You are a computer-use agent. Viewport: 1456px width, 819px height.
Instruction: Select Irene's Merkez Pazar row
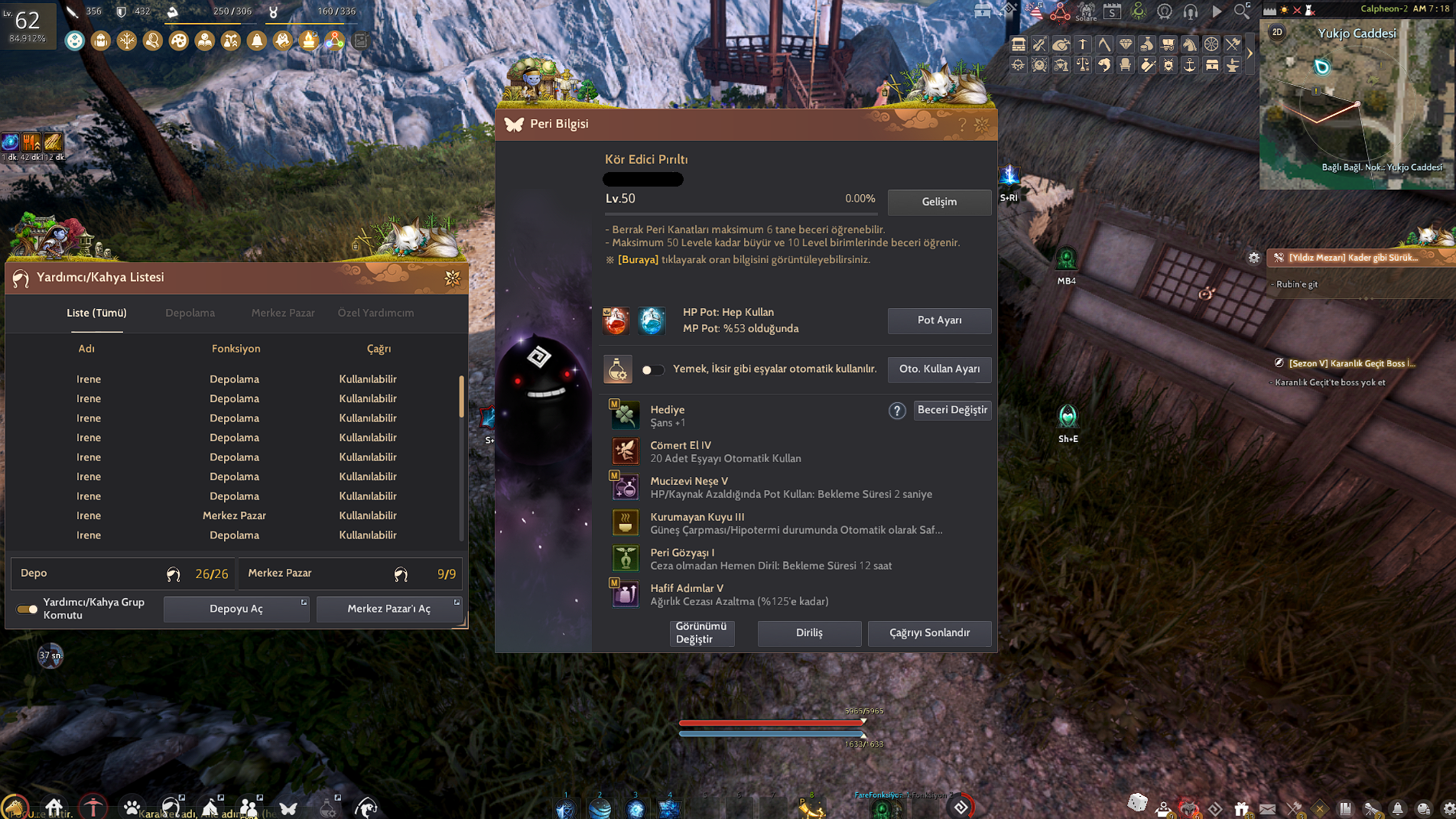[x=234, y=516]
